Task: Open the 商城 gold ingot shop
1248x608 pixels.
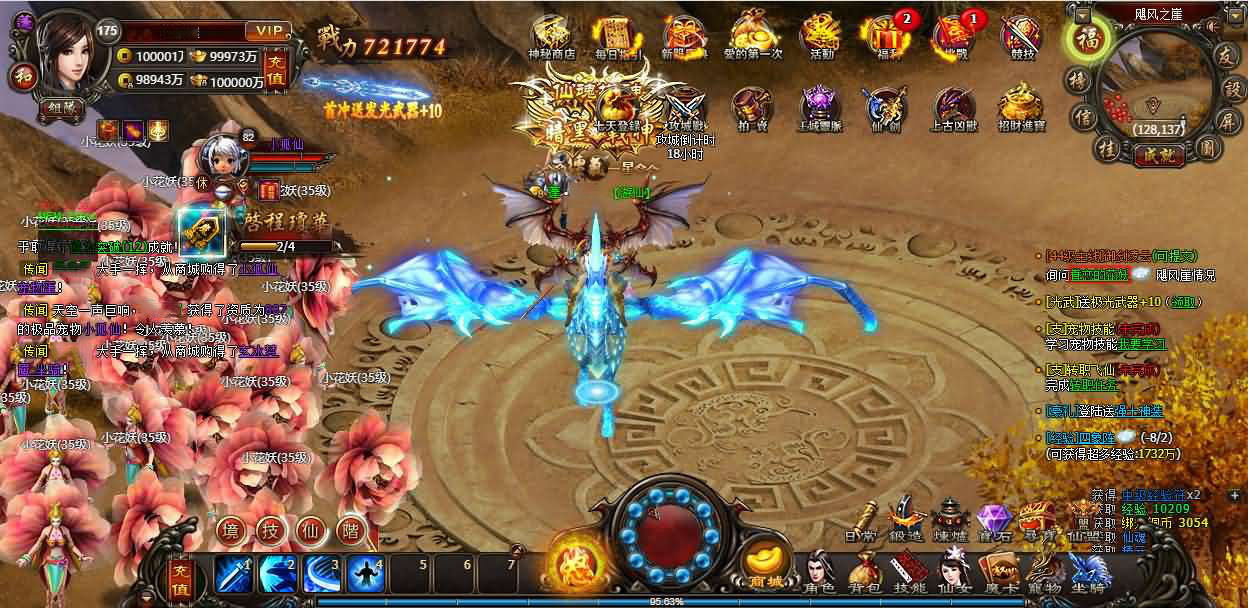Action: (x=766, y=566)
